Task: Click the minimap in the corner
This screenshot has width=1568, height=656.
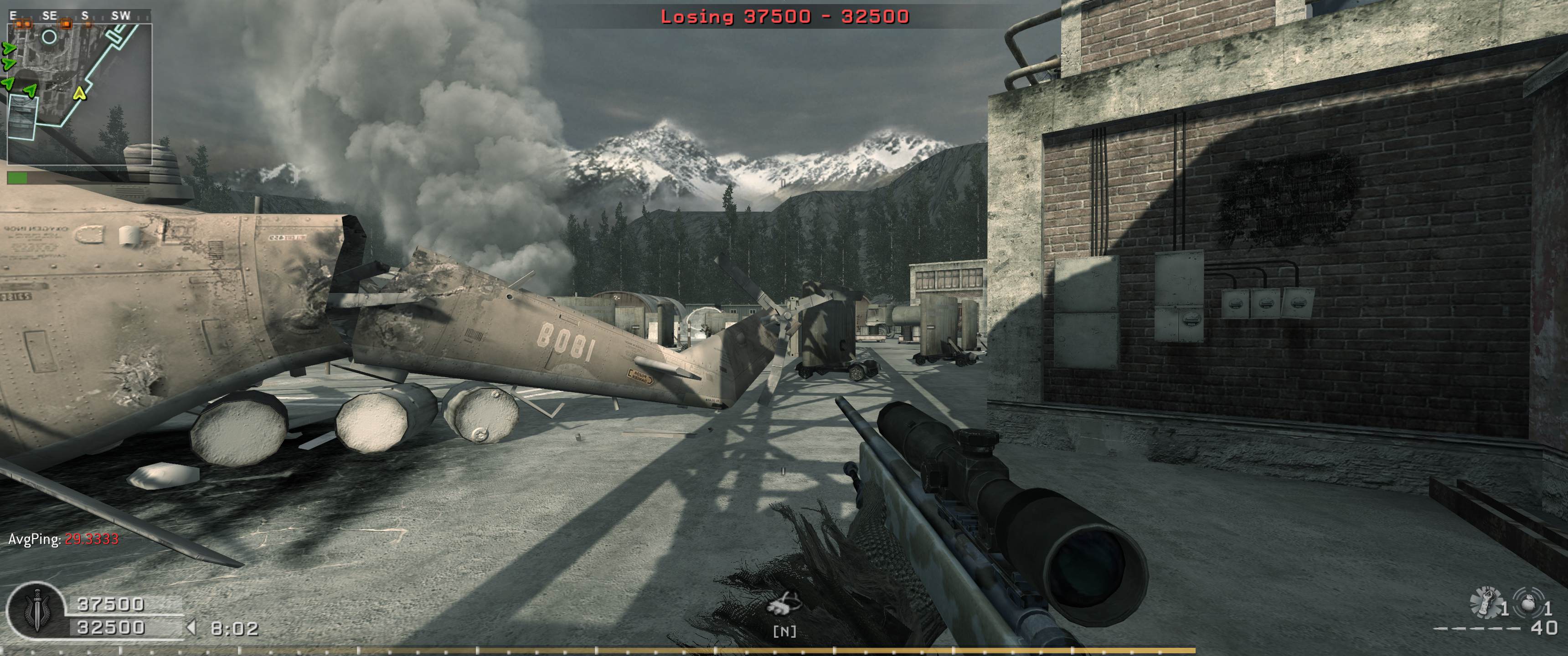Action: pos(79,94)
